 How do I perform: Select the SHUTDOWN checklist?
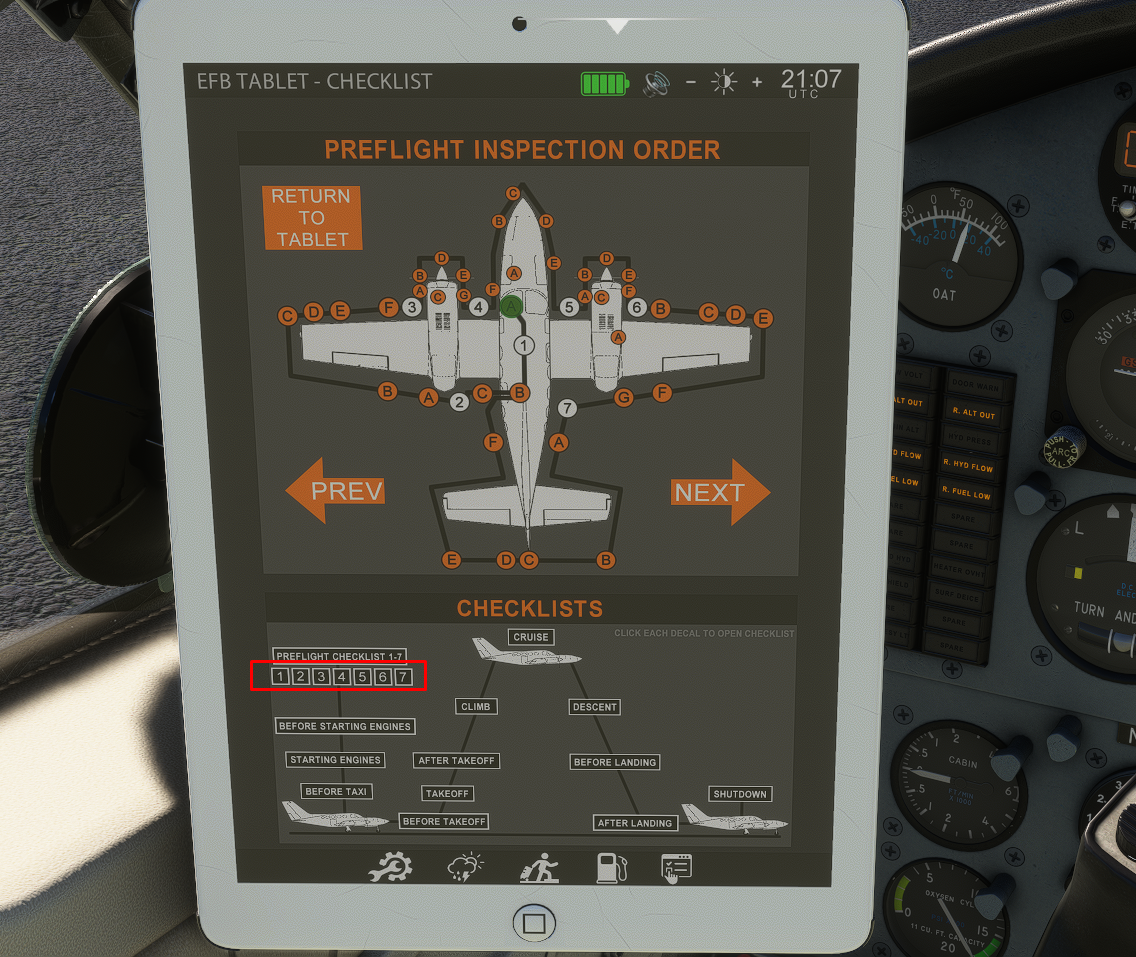click(740, 794)
